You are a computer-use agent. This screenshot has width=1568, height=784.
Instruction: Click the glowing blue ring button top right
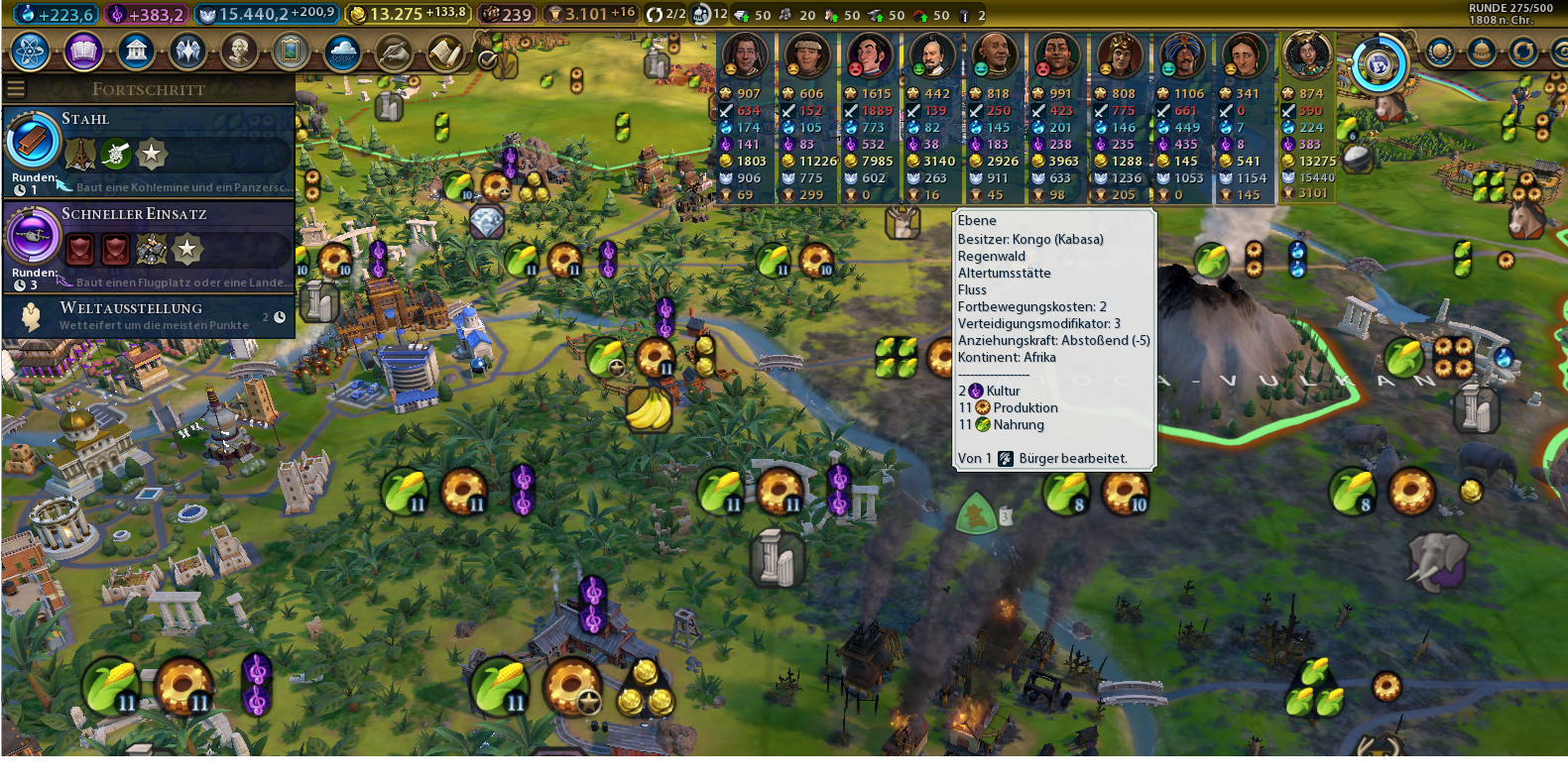click(1378, 64)
